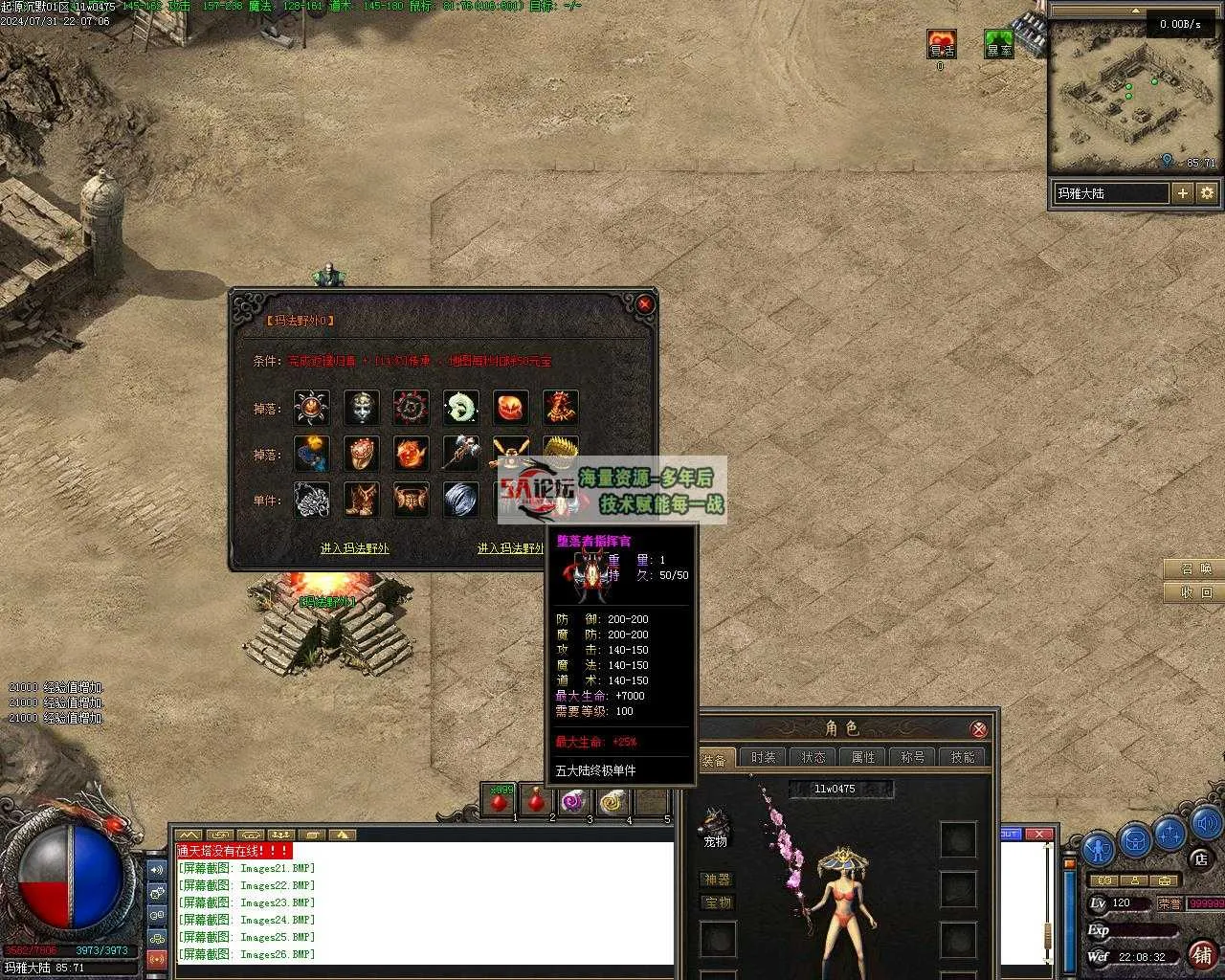1225x980 pixels.
Task: Switch to the 状态 tab
Action: [813, 757]
